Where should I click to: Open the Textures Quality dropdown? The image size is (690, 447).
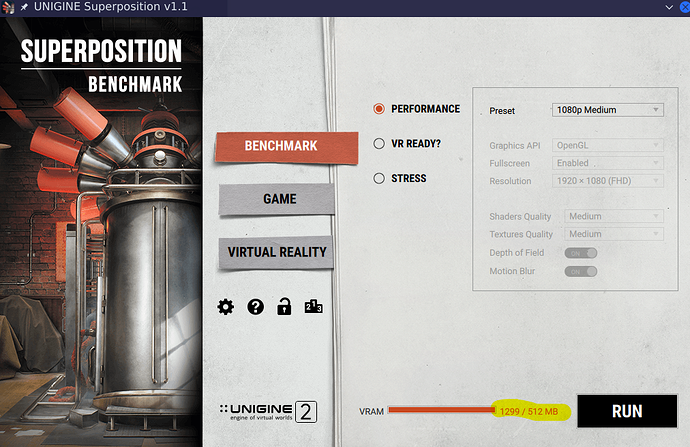(x=613, y=234)
